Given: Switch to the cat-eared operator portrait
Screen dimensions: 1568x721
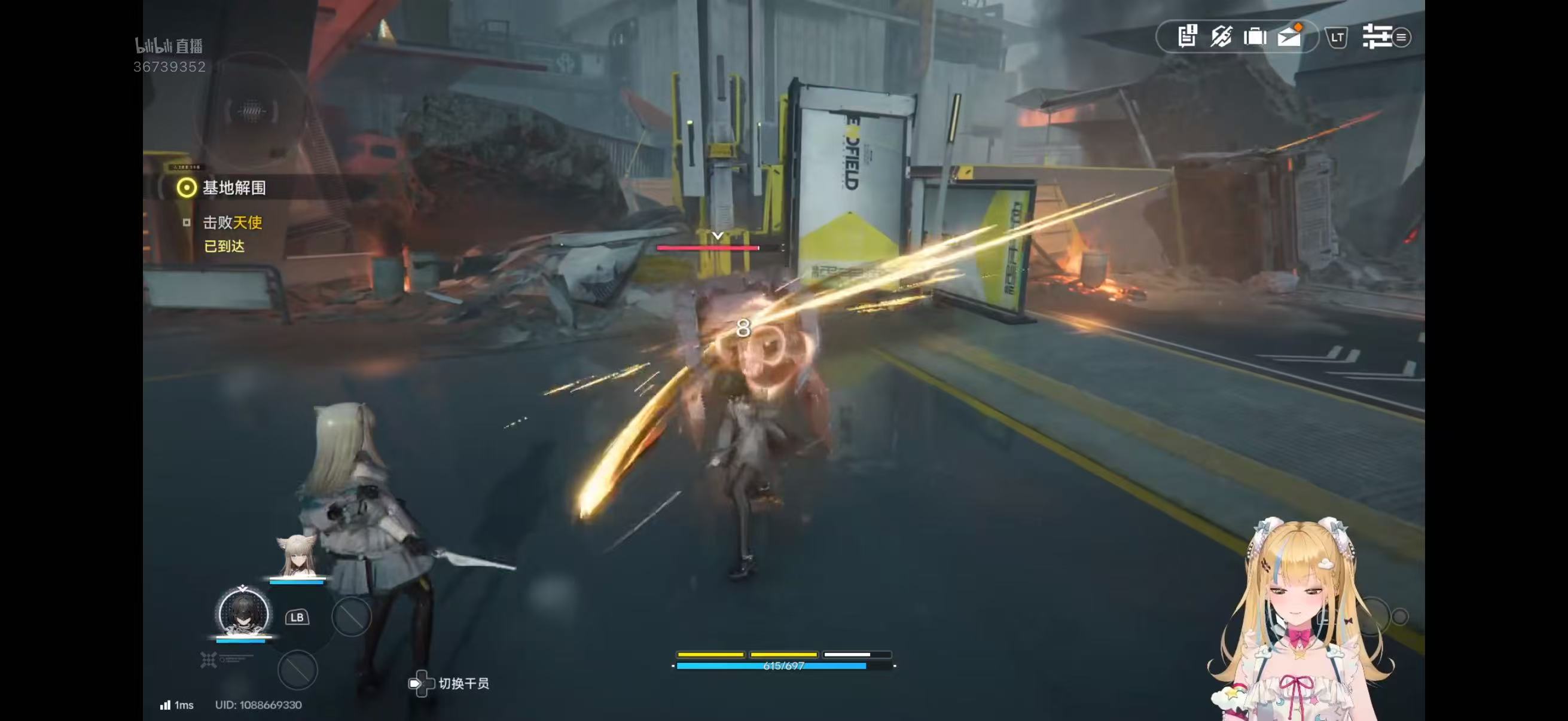Looking at the screenshot, I should click(297, 557).
